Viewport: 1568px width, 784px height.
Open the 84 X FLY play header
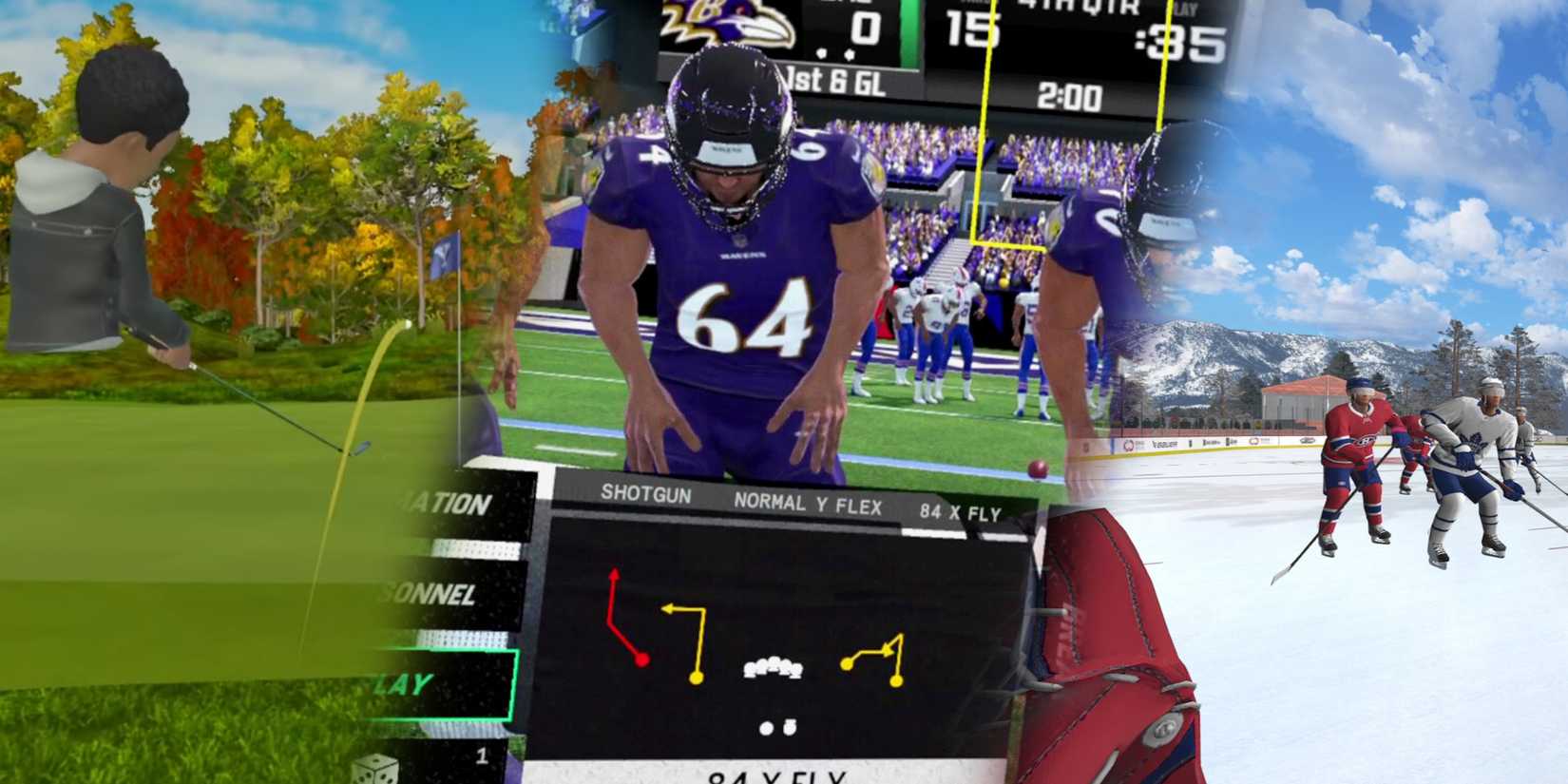tap(960, 511)
